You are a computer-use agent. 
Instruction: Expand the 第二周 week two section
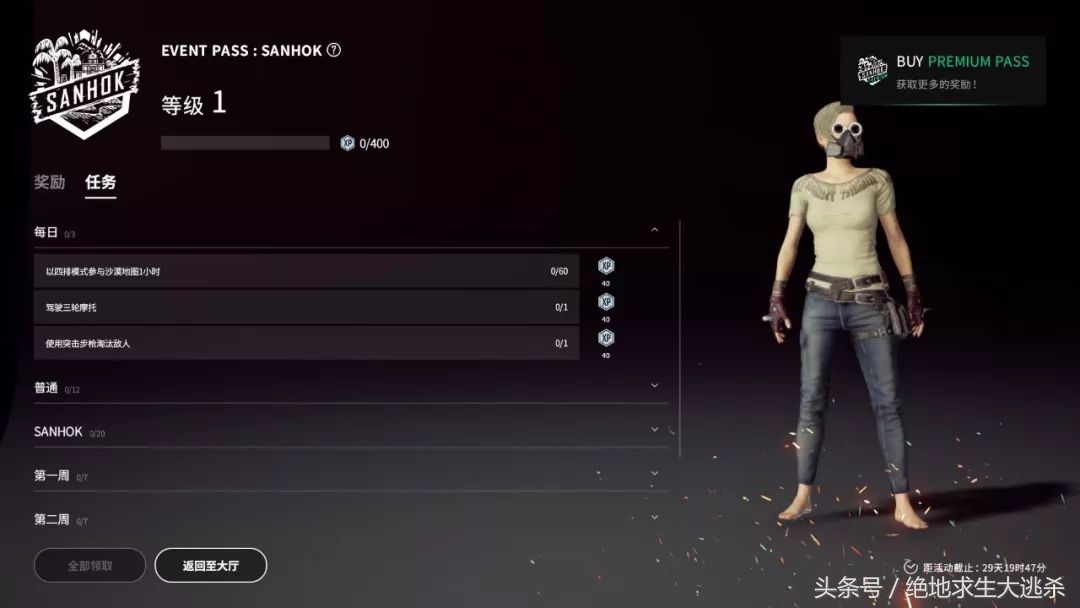(654, 517)
